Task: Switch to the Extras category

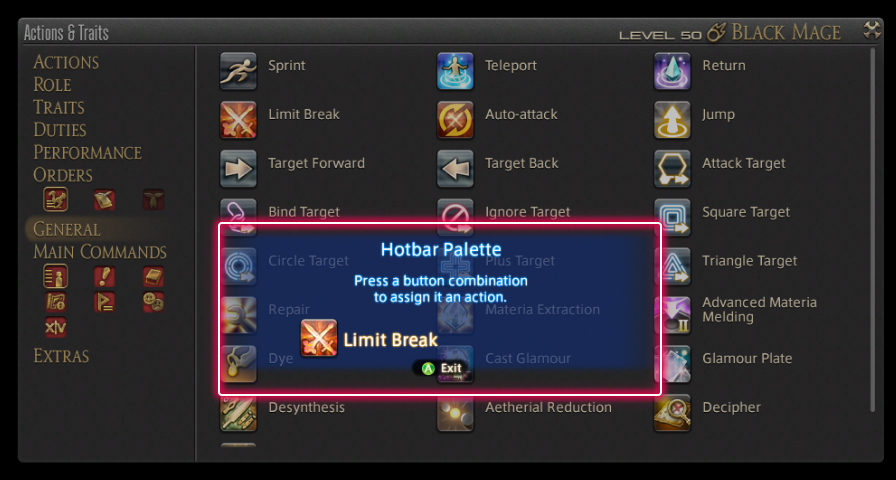Action: click(61, 356)
